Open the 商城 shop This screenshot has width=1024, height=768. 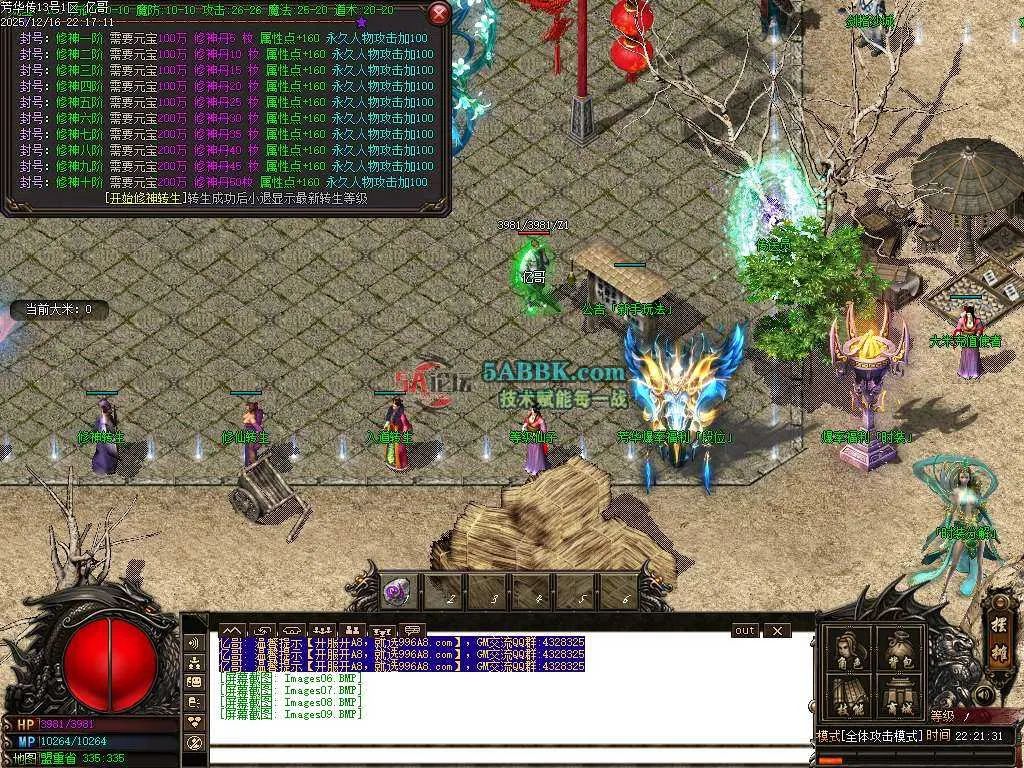(x=898, y=696)
